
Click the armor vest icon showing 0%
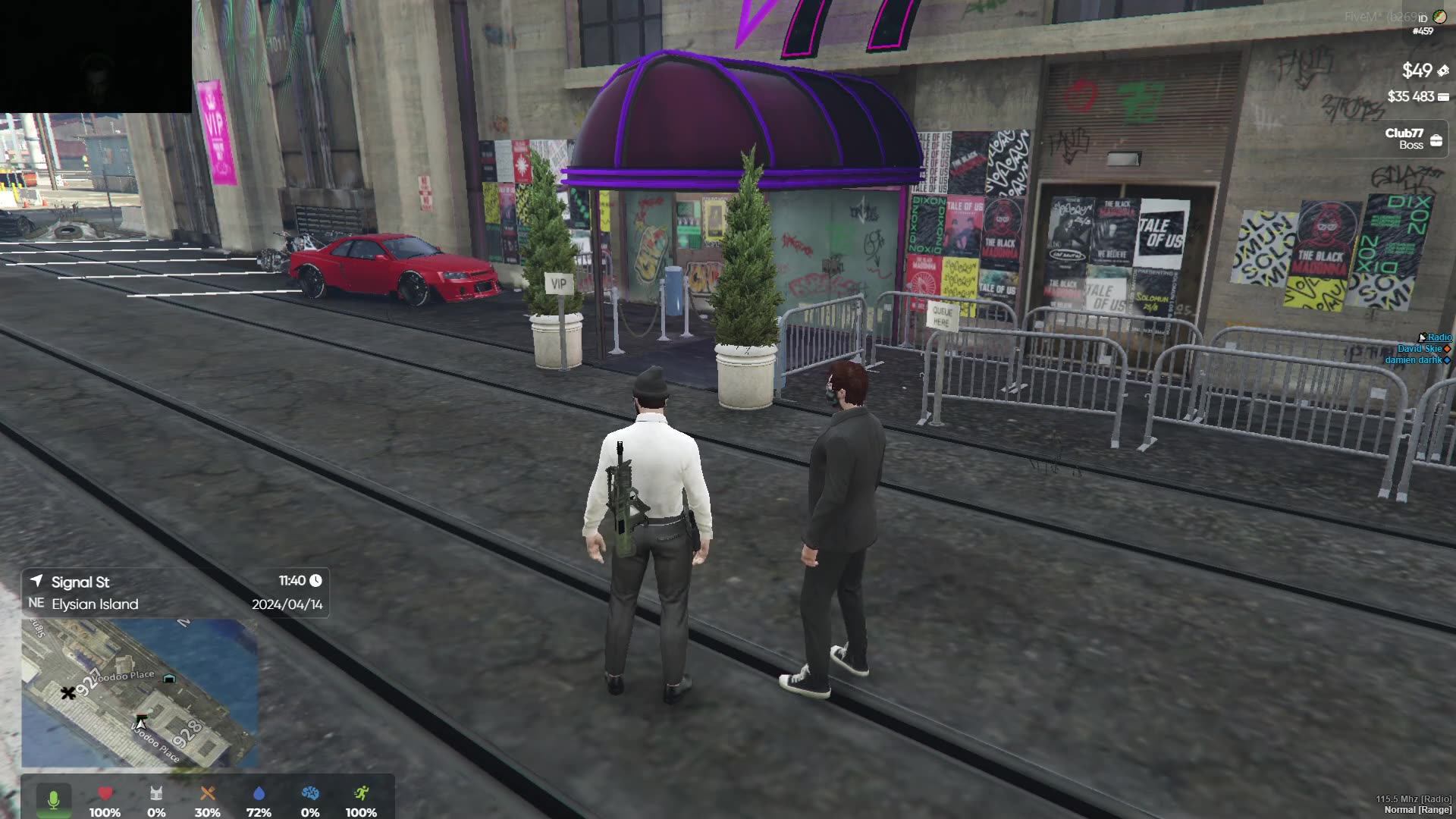pos(155,794)
